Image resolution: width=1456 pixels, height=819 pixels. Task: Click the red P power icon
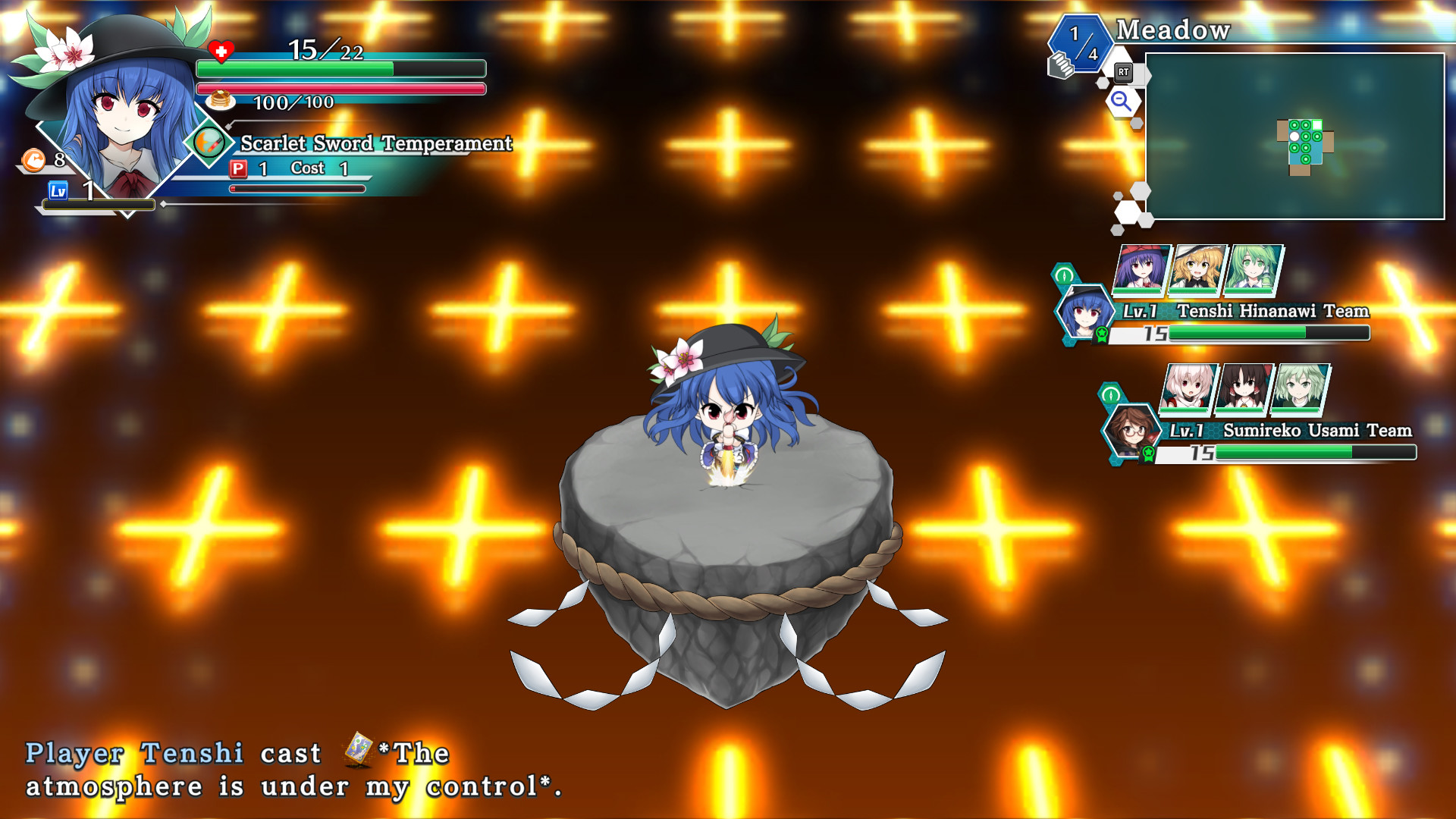(x=237, y=168)
